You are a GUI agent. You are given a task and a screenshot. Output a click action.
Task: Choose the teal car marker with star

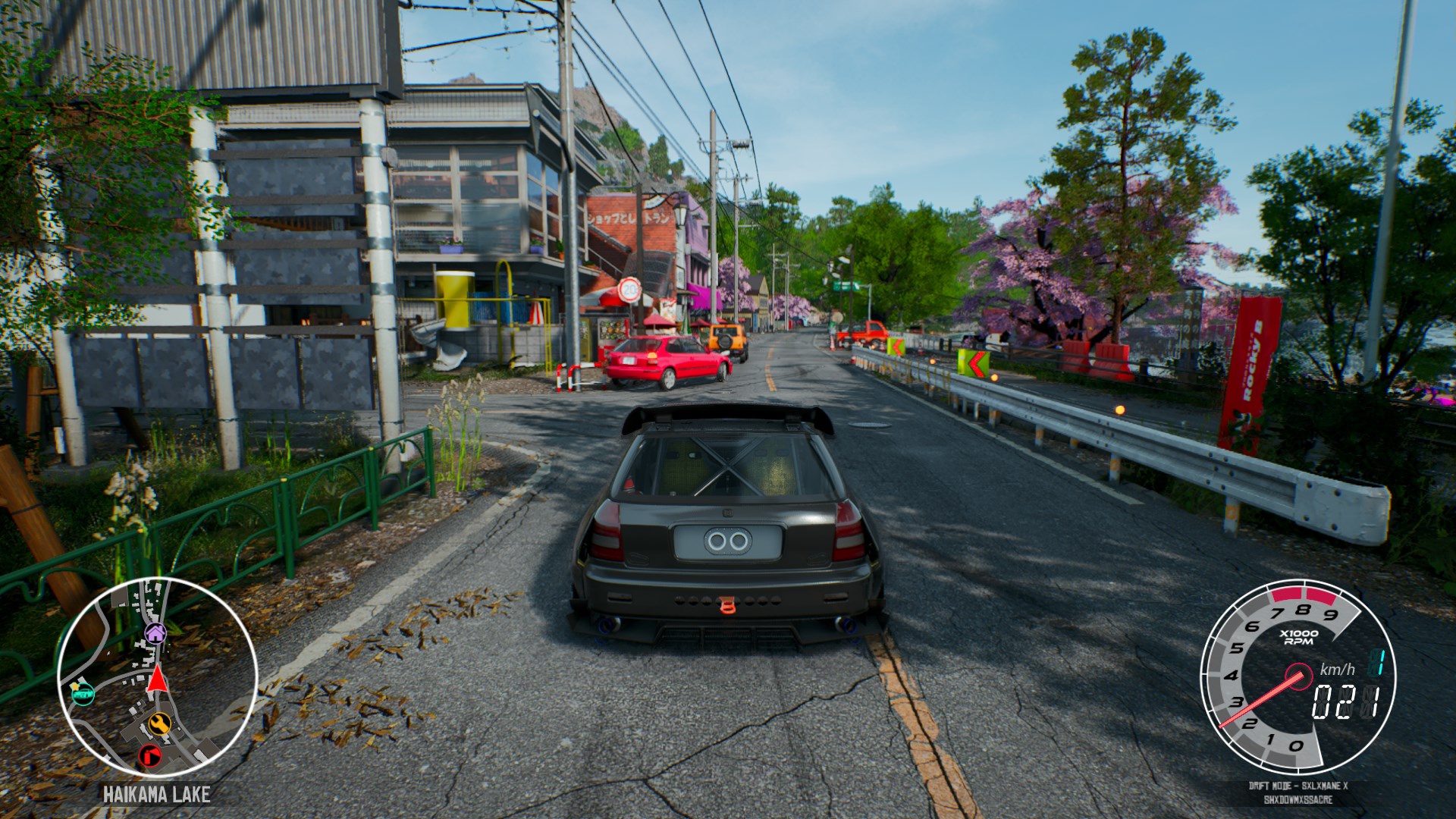(x=81, y=691)
